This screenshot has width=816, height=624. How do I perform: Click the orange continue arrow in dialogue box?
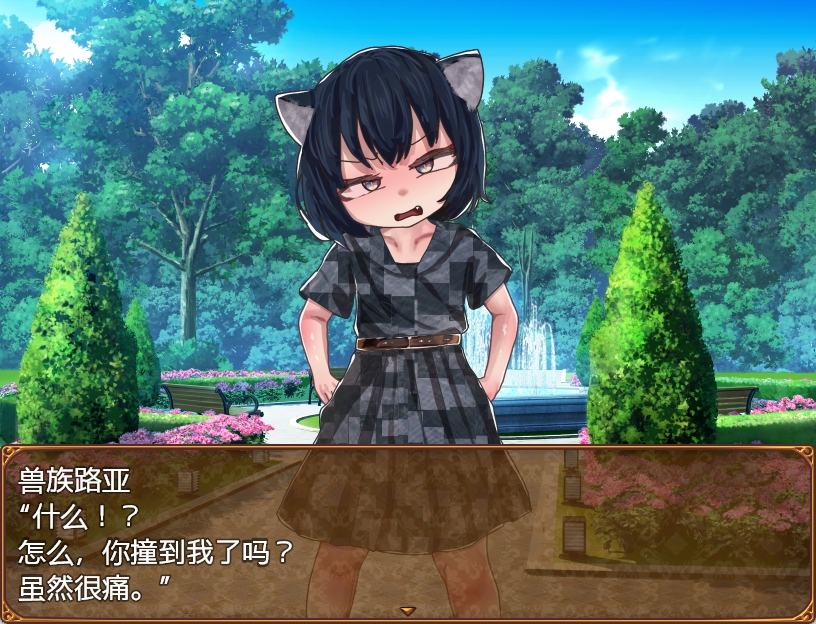[x=407, y=610]
